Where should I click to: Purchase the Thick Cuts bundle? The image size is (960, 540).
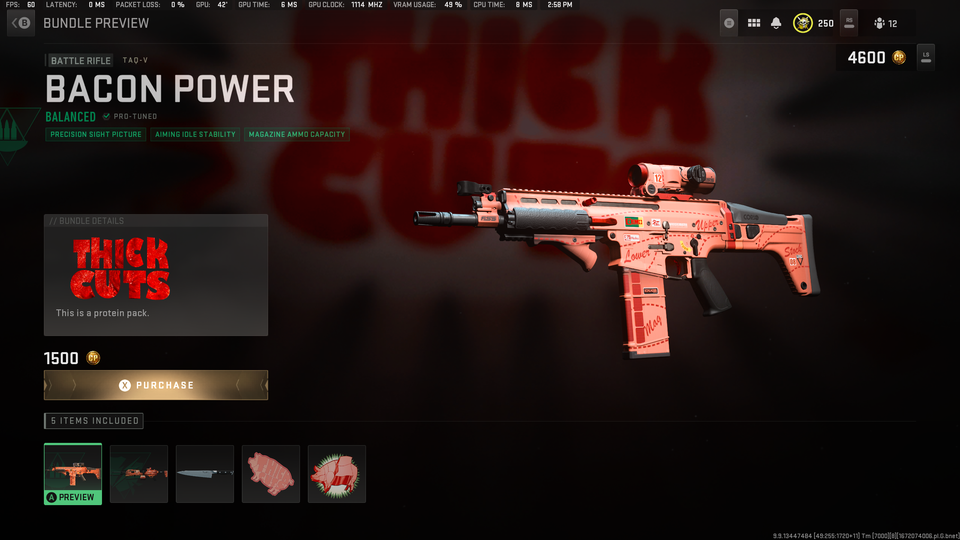(x=155, y=385)
